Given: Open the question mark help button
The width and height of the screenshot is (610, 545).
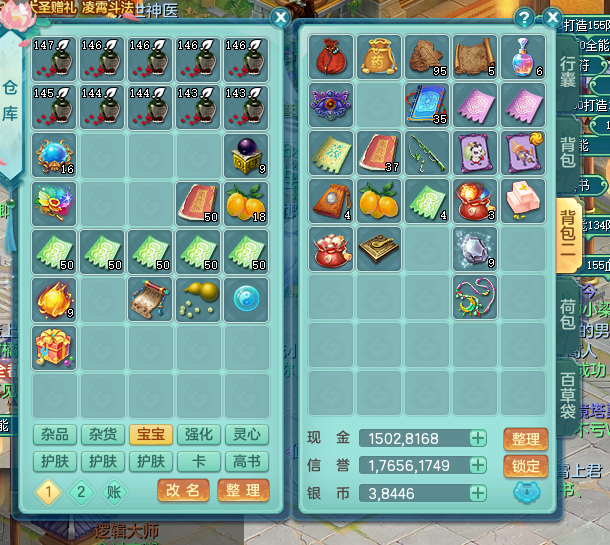Looking at the screenshot, I should tap(523, 17).
